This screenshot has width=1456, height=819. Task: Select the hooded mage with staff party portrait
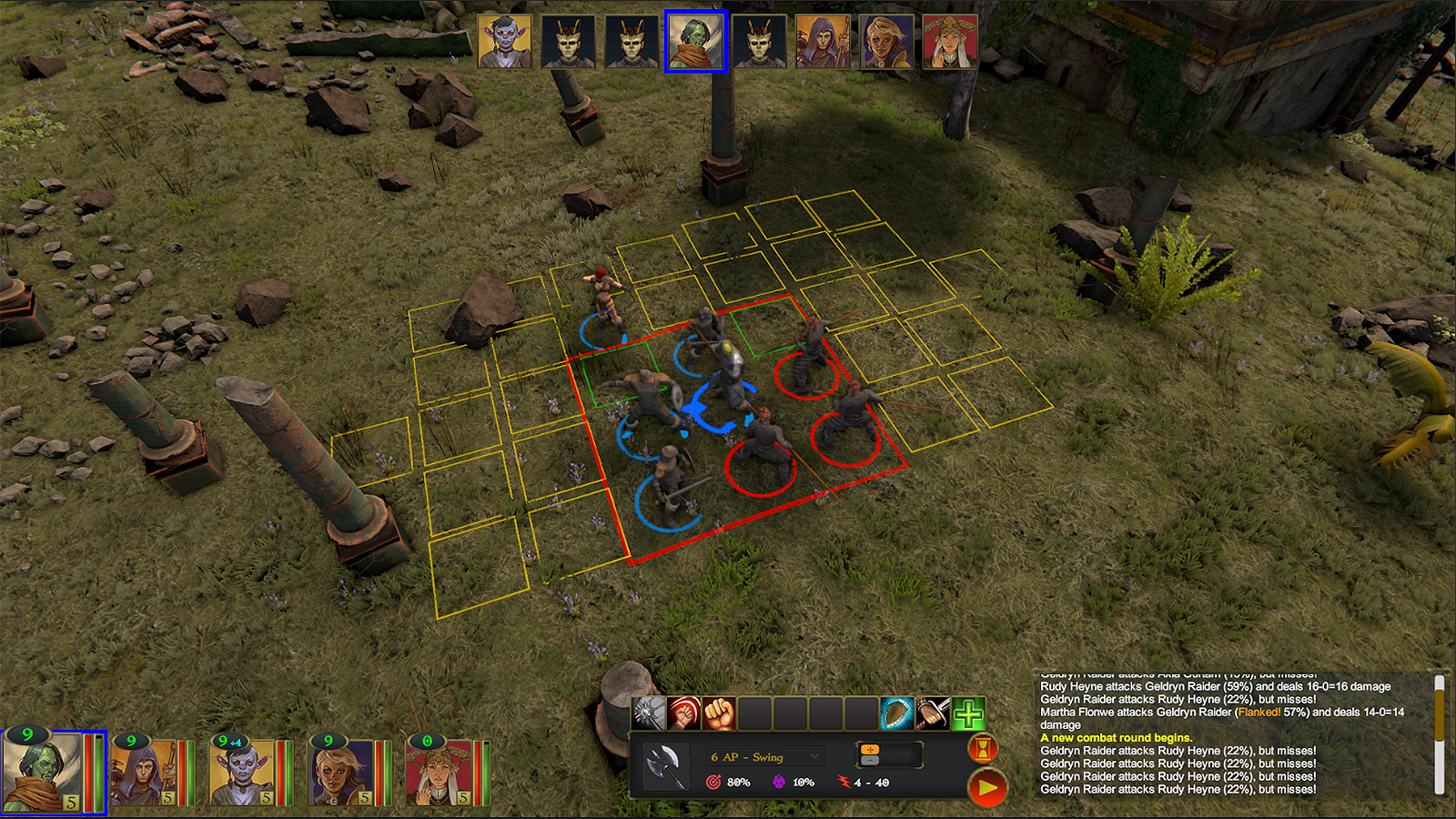(x=144, y=773)
